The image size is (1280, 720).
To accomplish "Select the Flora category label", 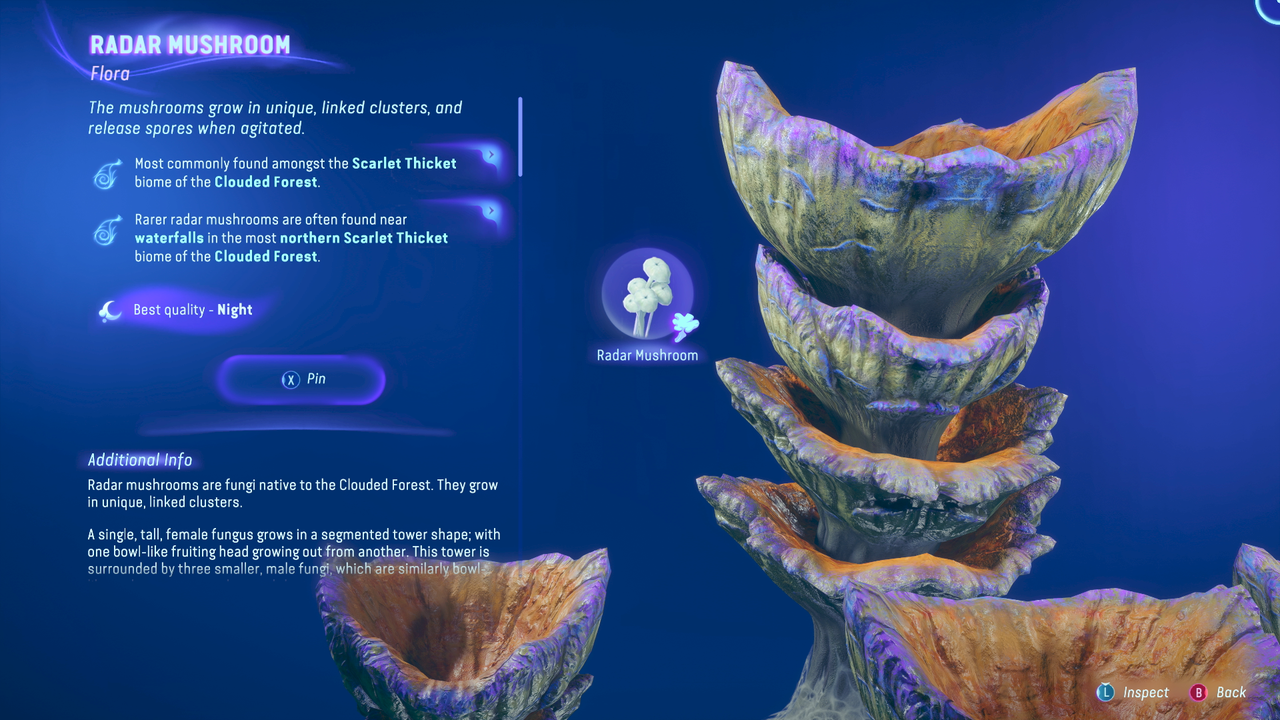I will coord(110,73).
